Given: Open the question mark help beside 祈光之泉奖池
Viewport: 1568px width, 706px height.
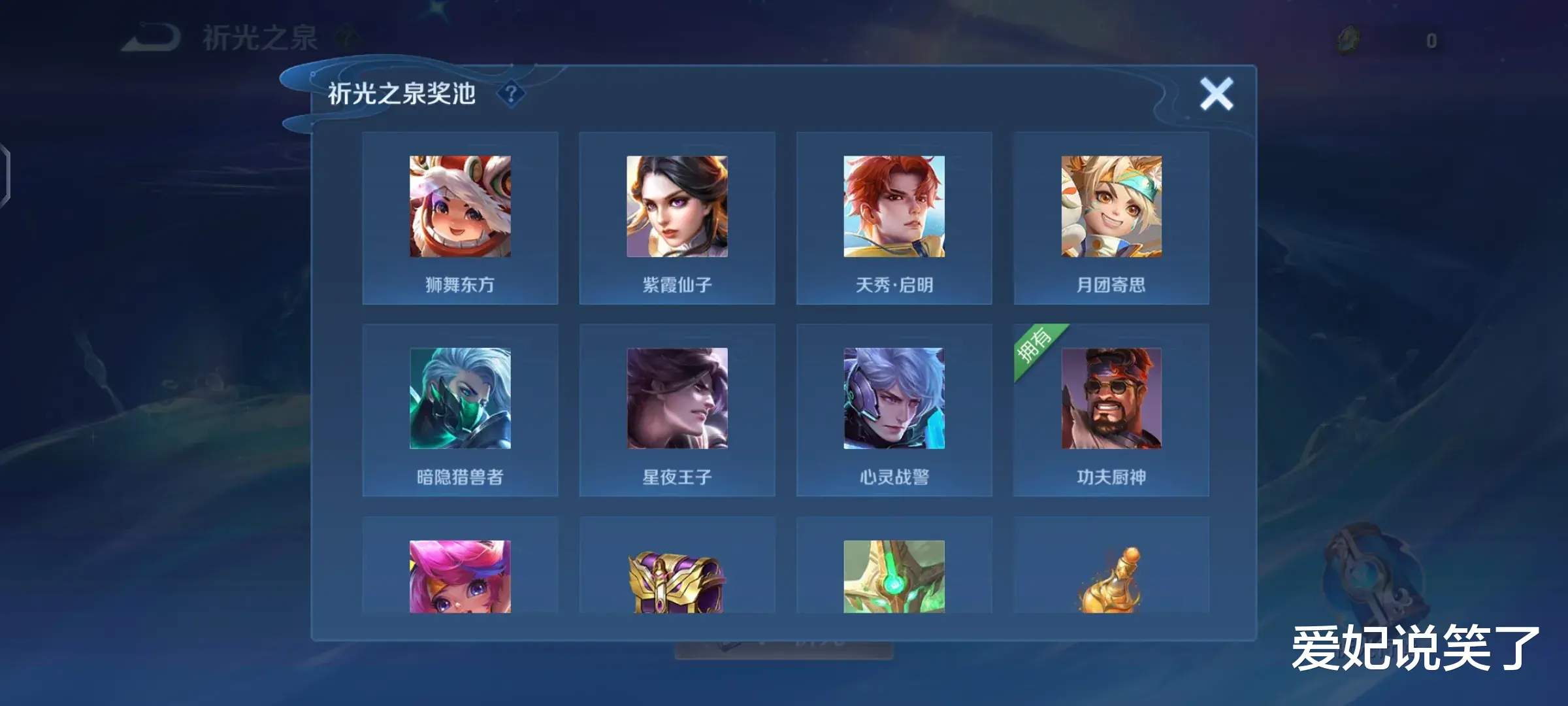Looking at the screenshot, I should click(x=511, y=94).
